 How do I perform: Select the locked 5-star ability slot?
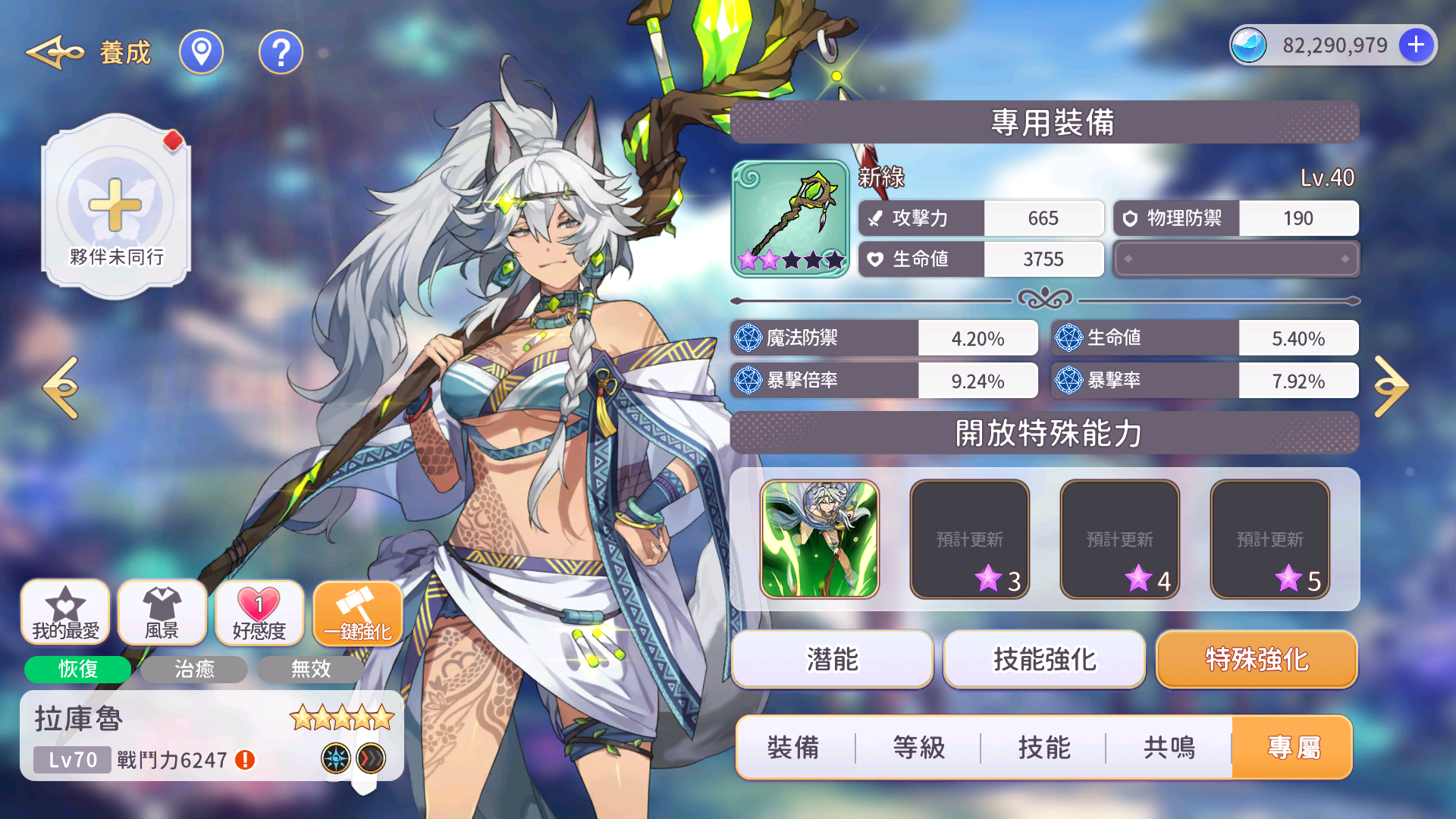(x=1269, y=539)
